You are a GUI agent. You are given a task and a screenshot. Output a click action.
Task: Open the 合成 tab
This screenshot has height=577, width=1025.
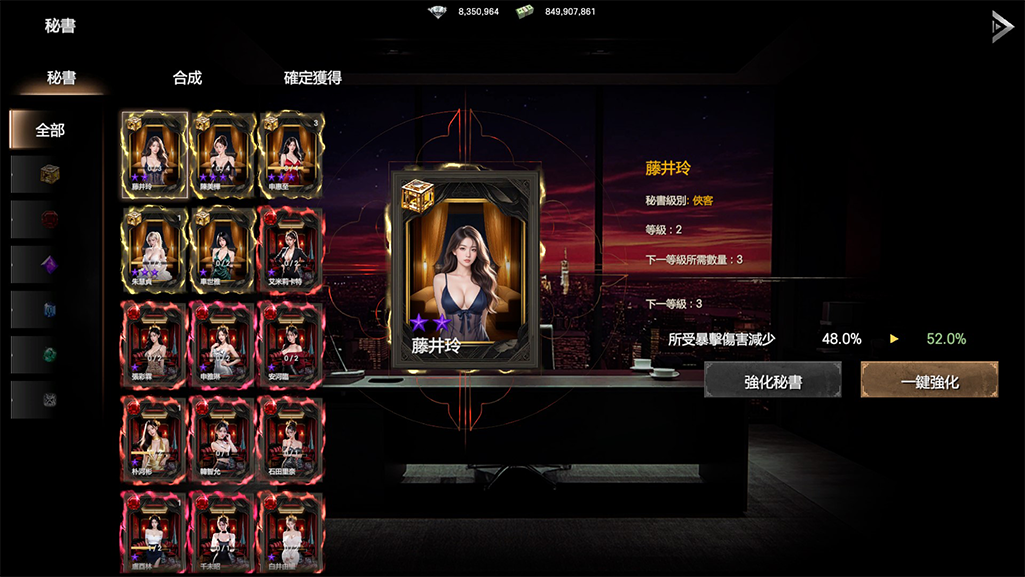[x=187, y=78]
